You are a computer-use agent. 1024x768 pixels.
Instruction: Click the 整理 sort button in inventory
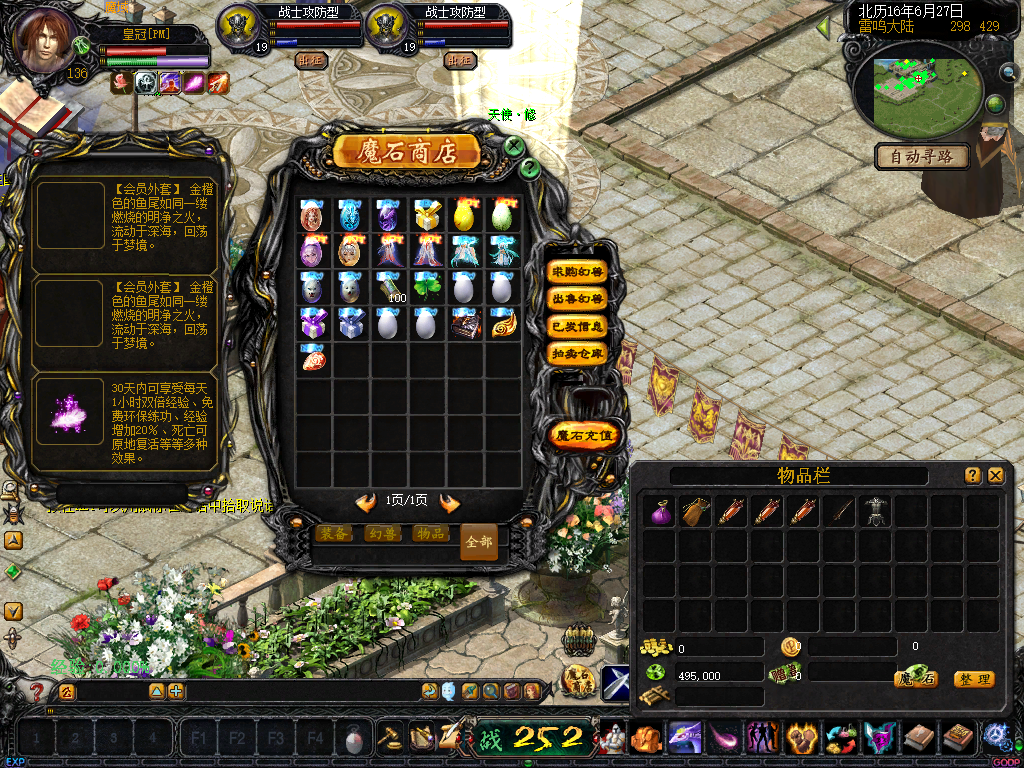coord(973,680)
